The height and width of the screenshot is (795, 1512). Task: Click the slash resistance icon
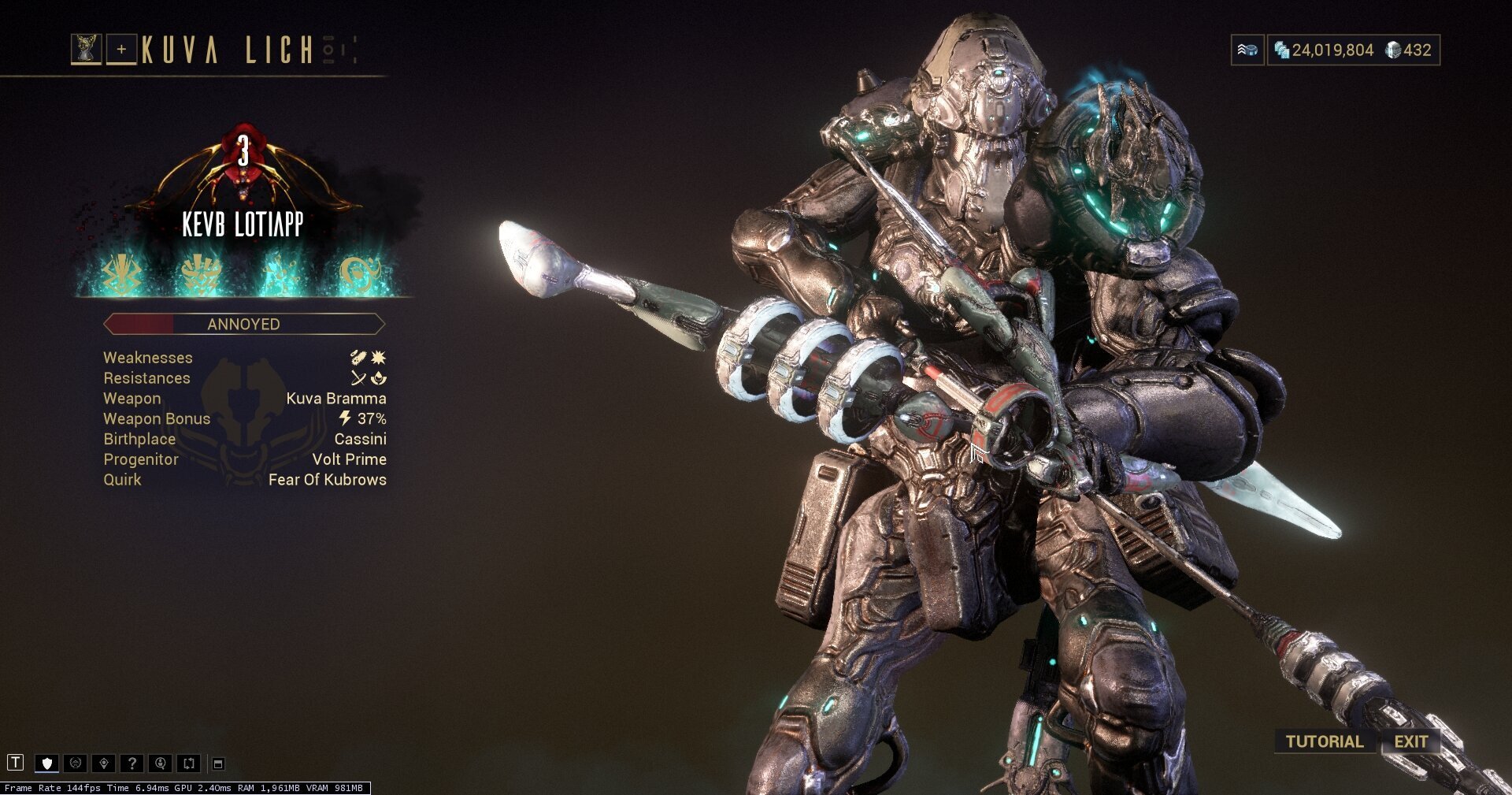click(359, 377)
